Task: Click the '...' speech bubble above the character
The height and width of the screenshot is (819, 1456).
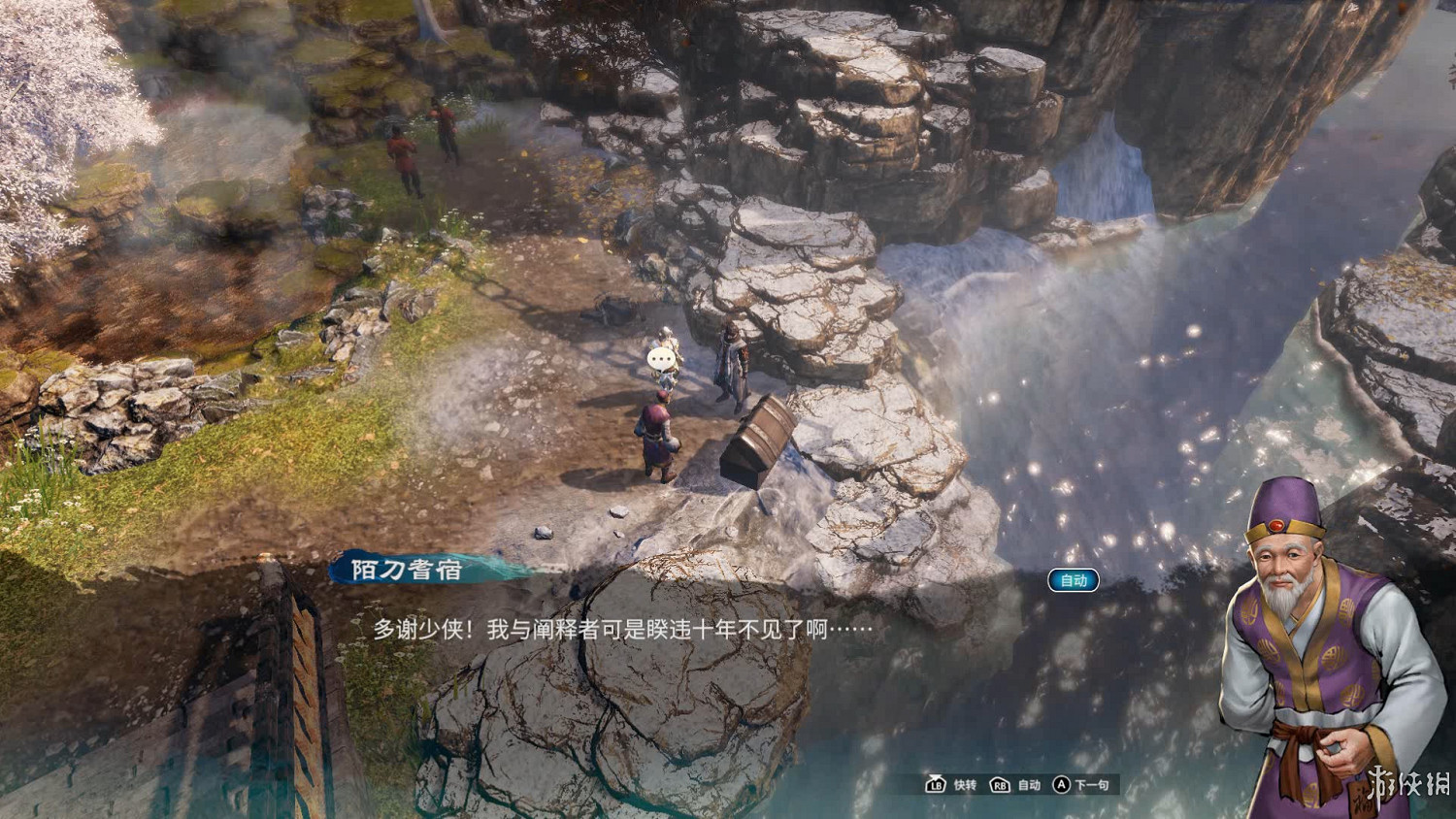Action: (x=659, y=356)
